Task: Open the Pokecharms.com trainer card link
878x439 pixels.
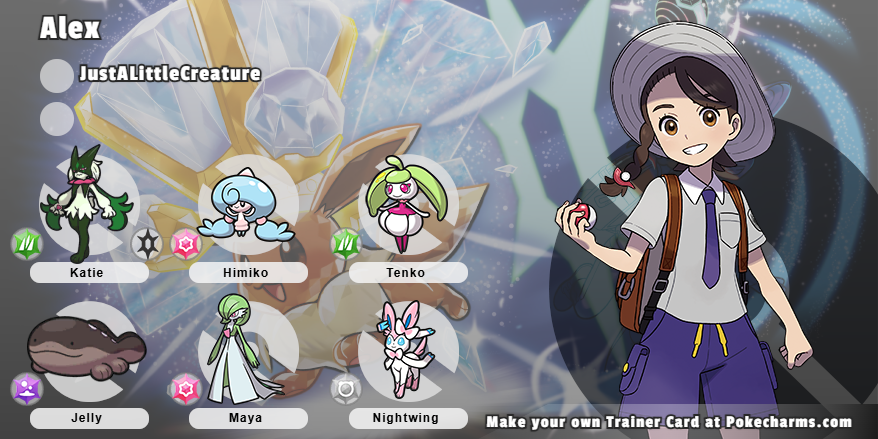Action: click(669, 422)
